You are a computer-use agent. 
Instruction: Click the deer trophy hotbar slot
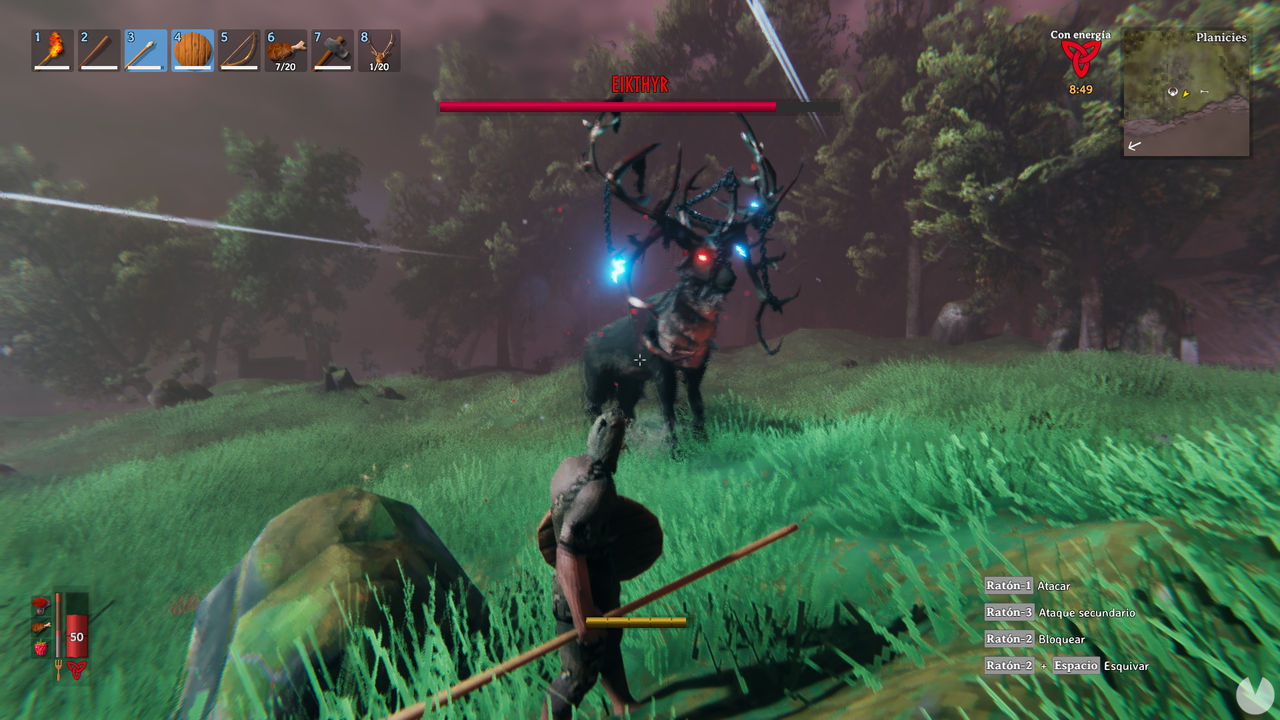[379, 50]
